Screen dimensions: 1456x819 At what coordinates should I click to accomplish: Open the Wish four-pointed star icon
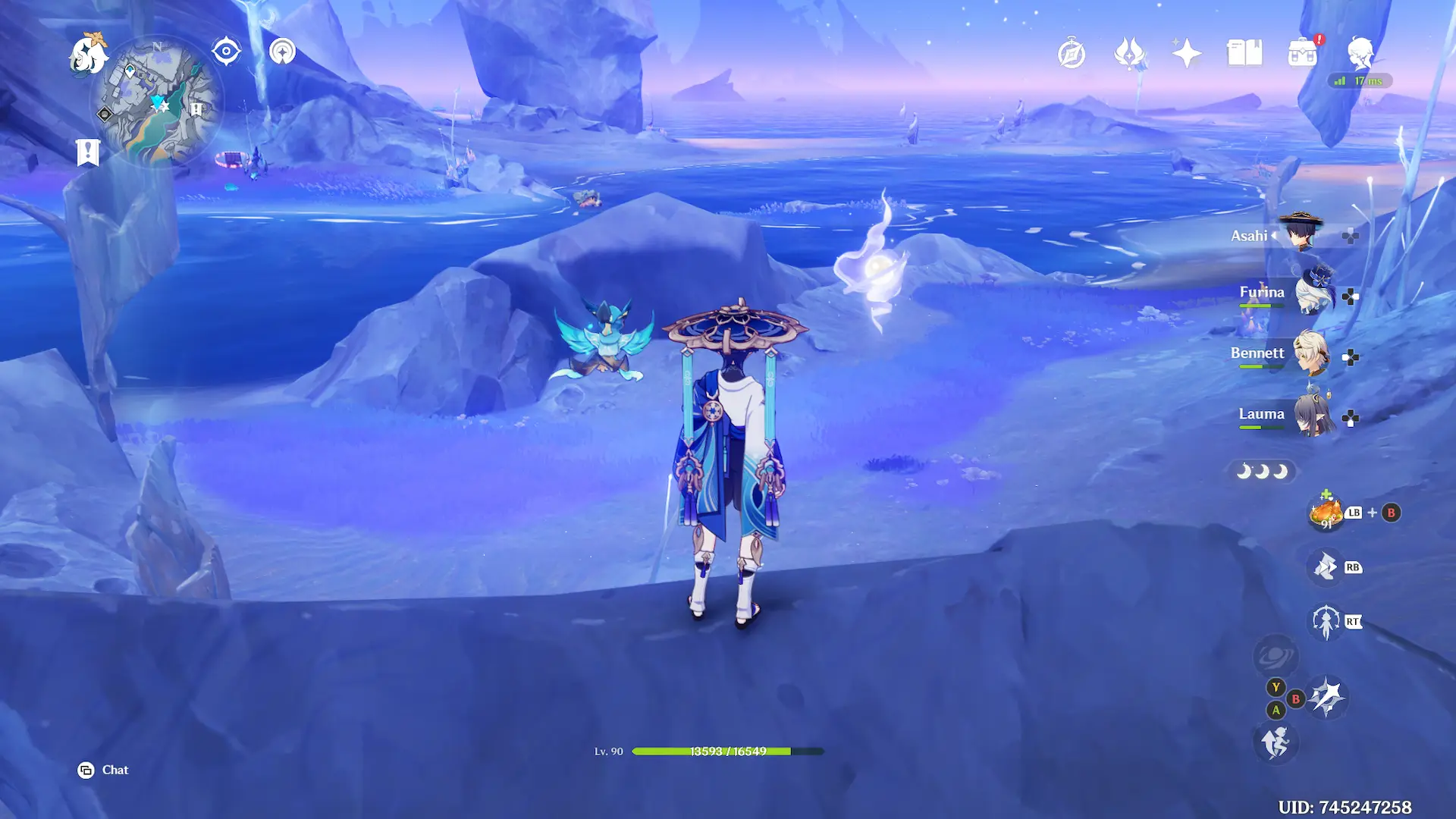tap(1187, 53)
